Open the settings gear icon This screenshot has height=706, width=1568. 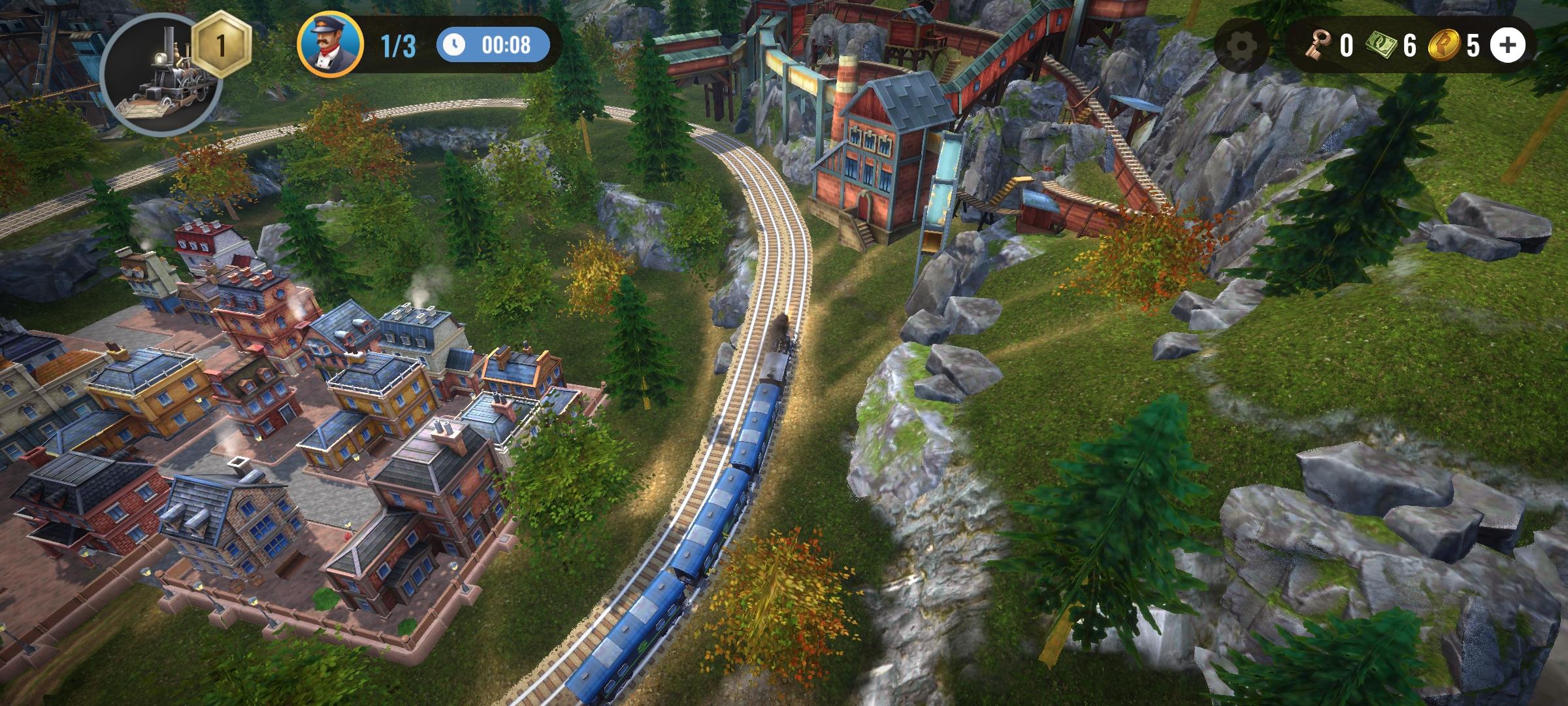click(x=1241, y=46)
